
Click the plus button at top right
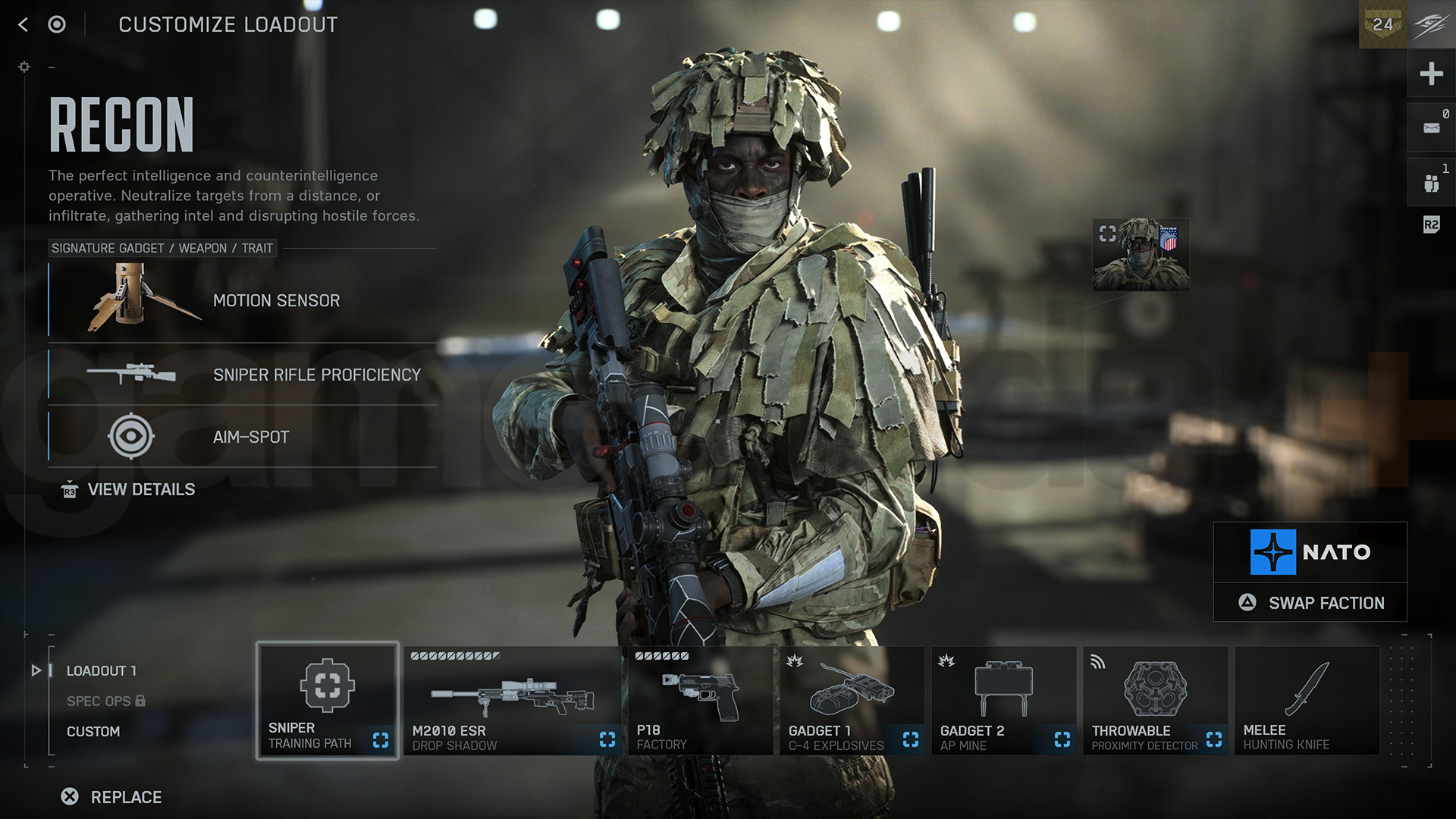click(1431, 74)
